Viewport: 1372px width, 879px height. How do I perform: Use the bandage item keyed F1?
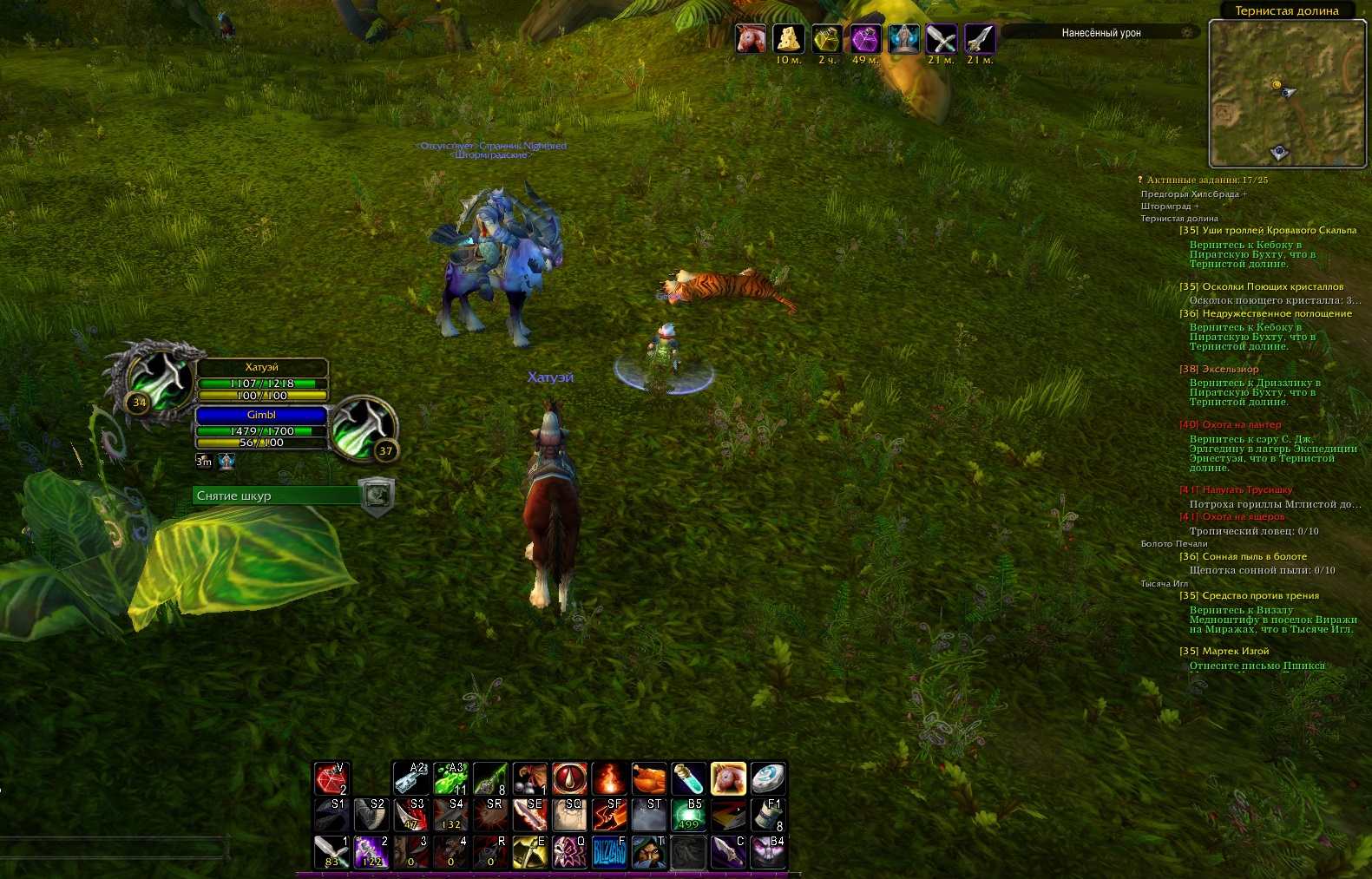tap(768, 816)
